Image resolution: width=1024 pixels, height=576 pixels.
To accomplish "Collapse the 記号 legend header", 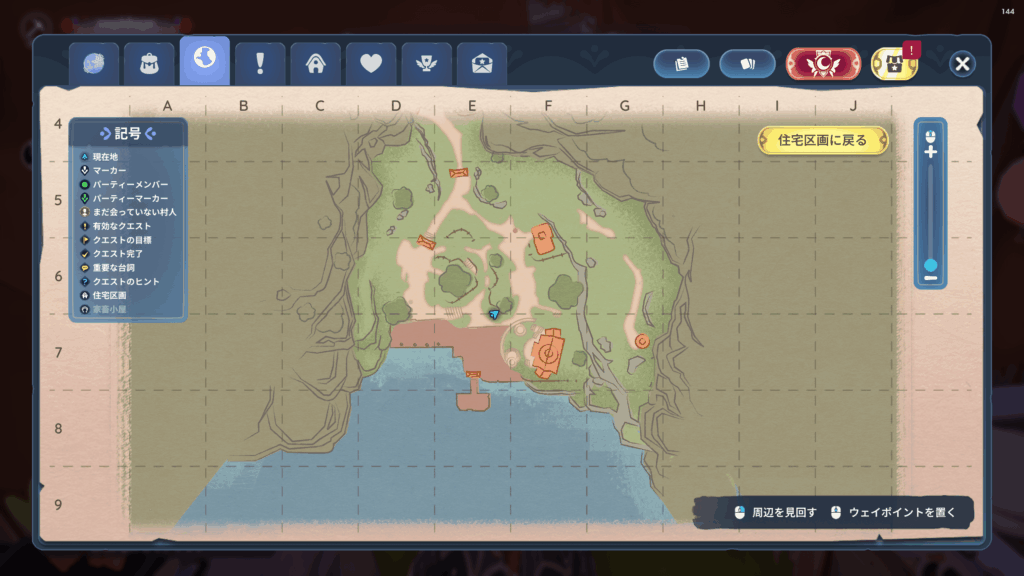I will pos(128,134).
